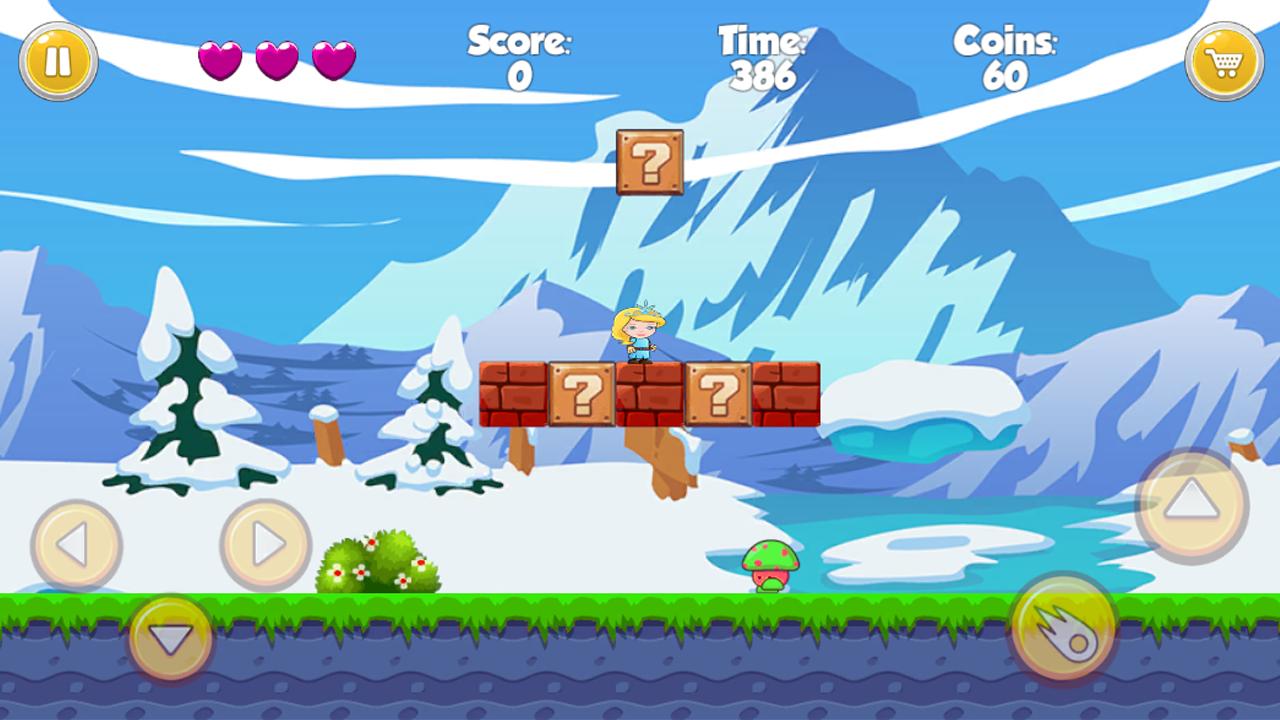Open the shop cart
Viewport: 1280px width, 720px height.
click(1221, 60)
